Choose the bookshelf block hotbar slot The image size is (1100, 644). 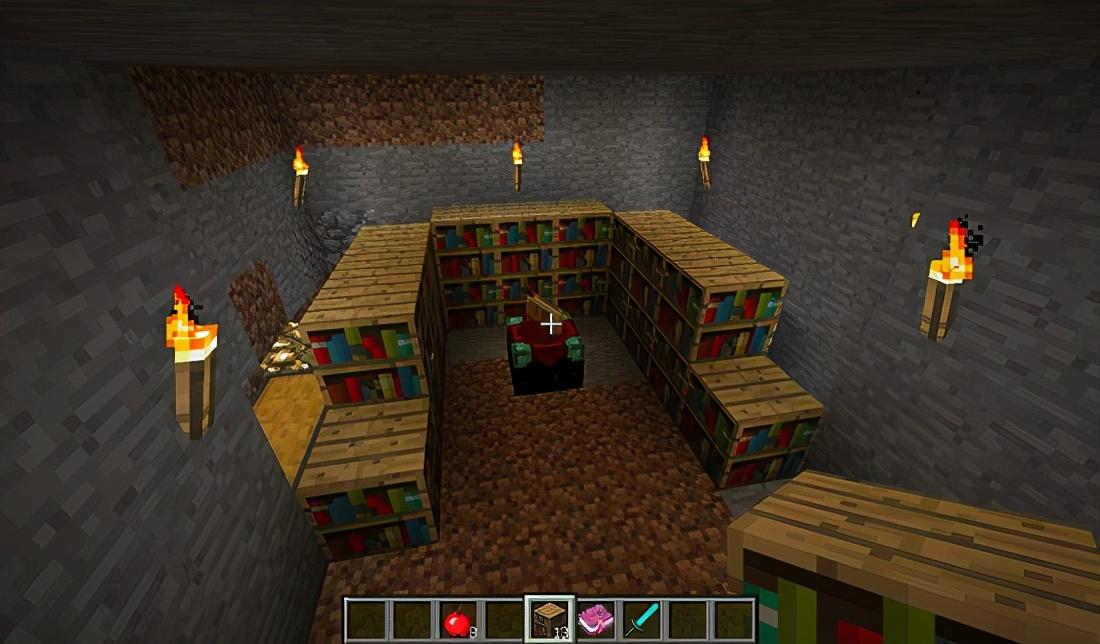pyautogui.click(x=549, y=620)
